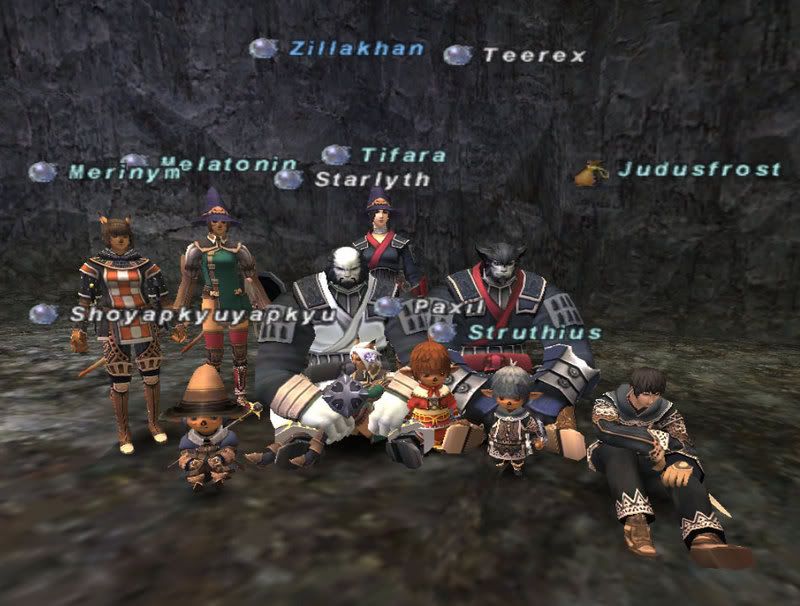Select the Melatonin name label
This screenshot has width=800, height=606.
229,163
